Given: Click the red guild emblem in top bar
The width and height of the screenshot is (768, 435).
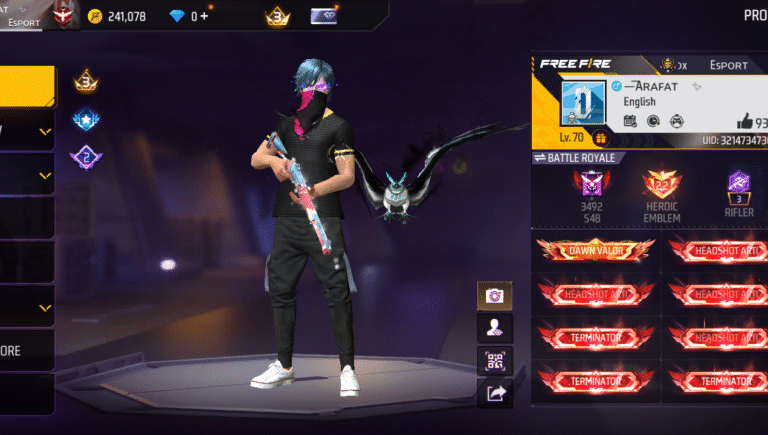Looking at the screenshot, I should (65, 14).
